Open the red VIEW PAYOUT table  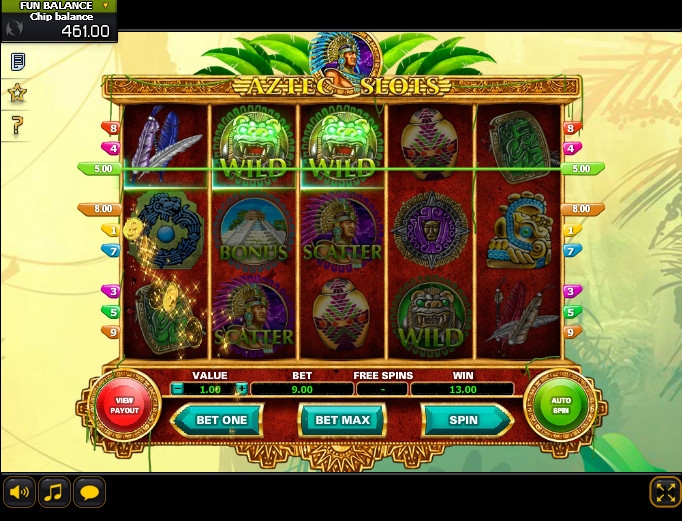pos(126,405)
